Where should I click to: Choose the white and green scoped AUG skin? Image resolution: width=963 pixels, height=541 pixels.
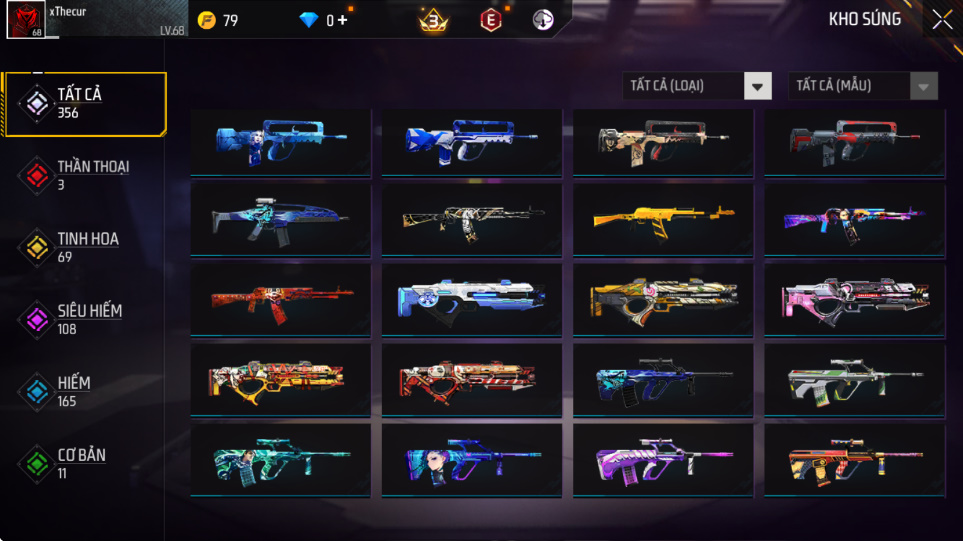pyautogui.click(x=855, y=381)
